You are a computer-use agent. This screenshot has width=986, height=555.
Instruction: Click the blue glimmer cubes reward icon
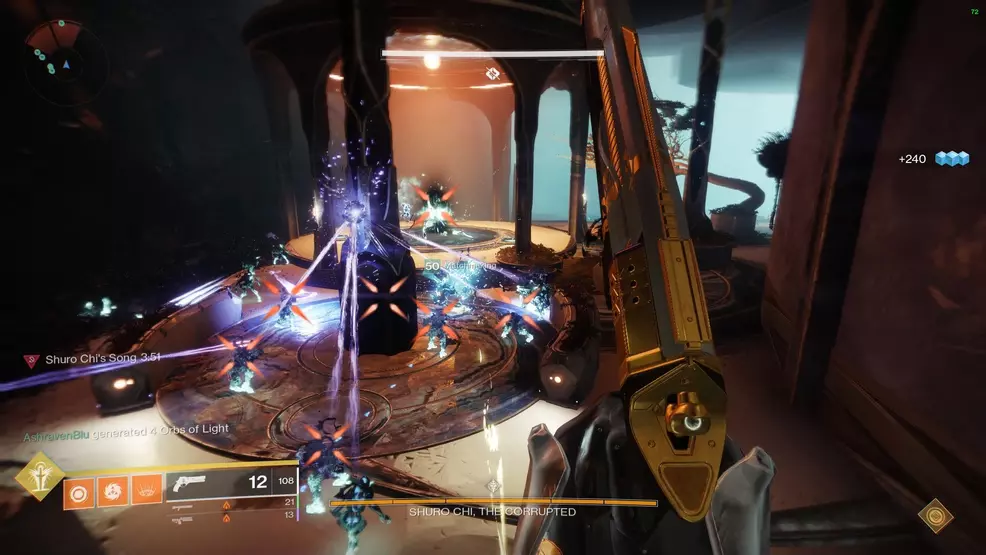pos(952,158)
